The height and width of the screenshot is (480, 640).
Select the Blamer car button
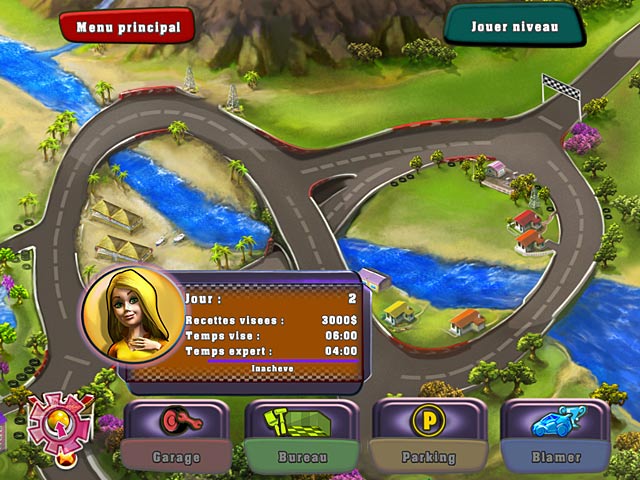pos(555,436)
